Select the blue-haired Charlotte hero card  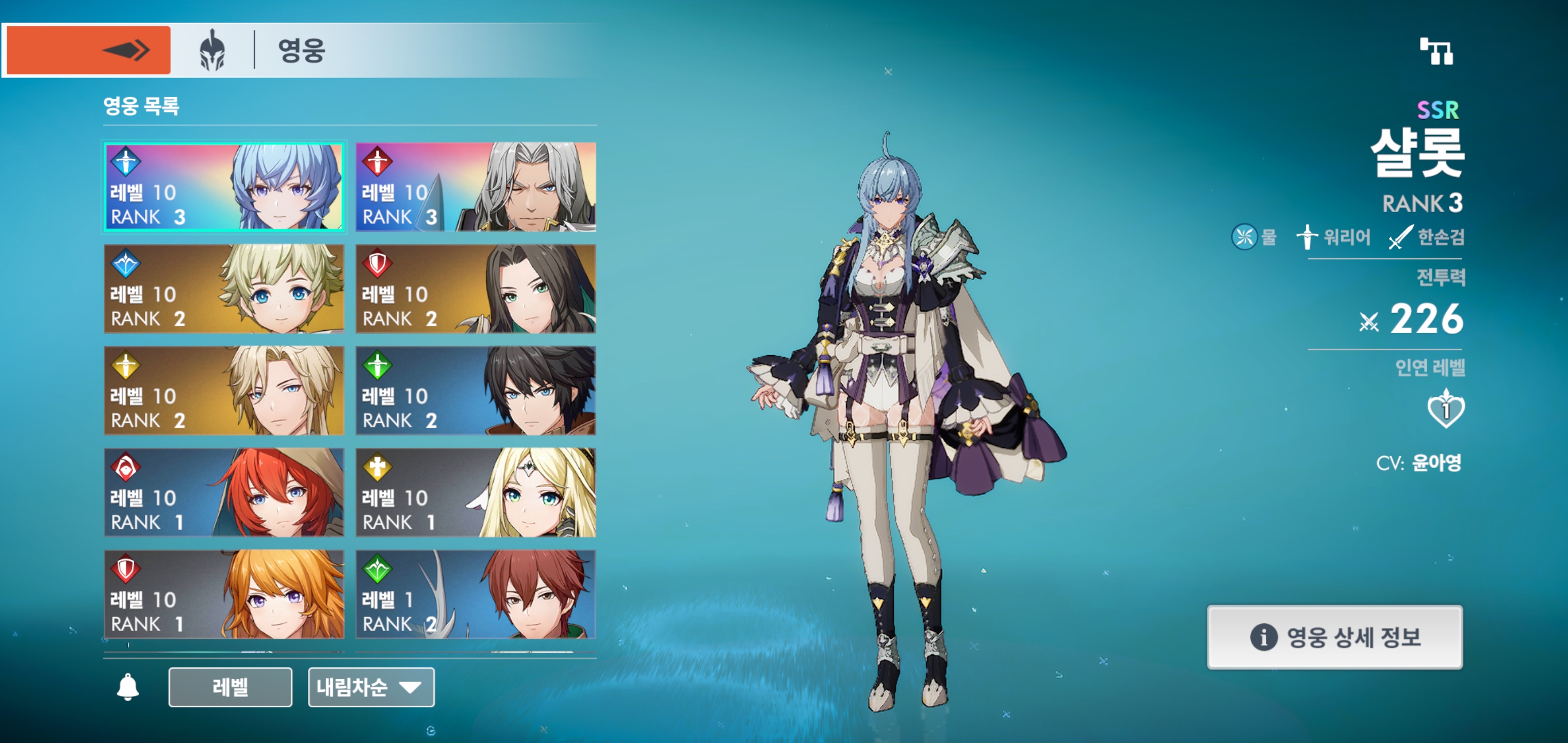tap(224, 187)
